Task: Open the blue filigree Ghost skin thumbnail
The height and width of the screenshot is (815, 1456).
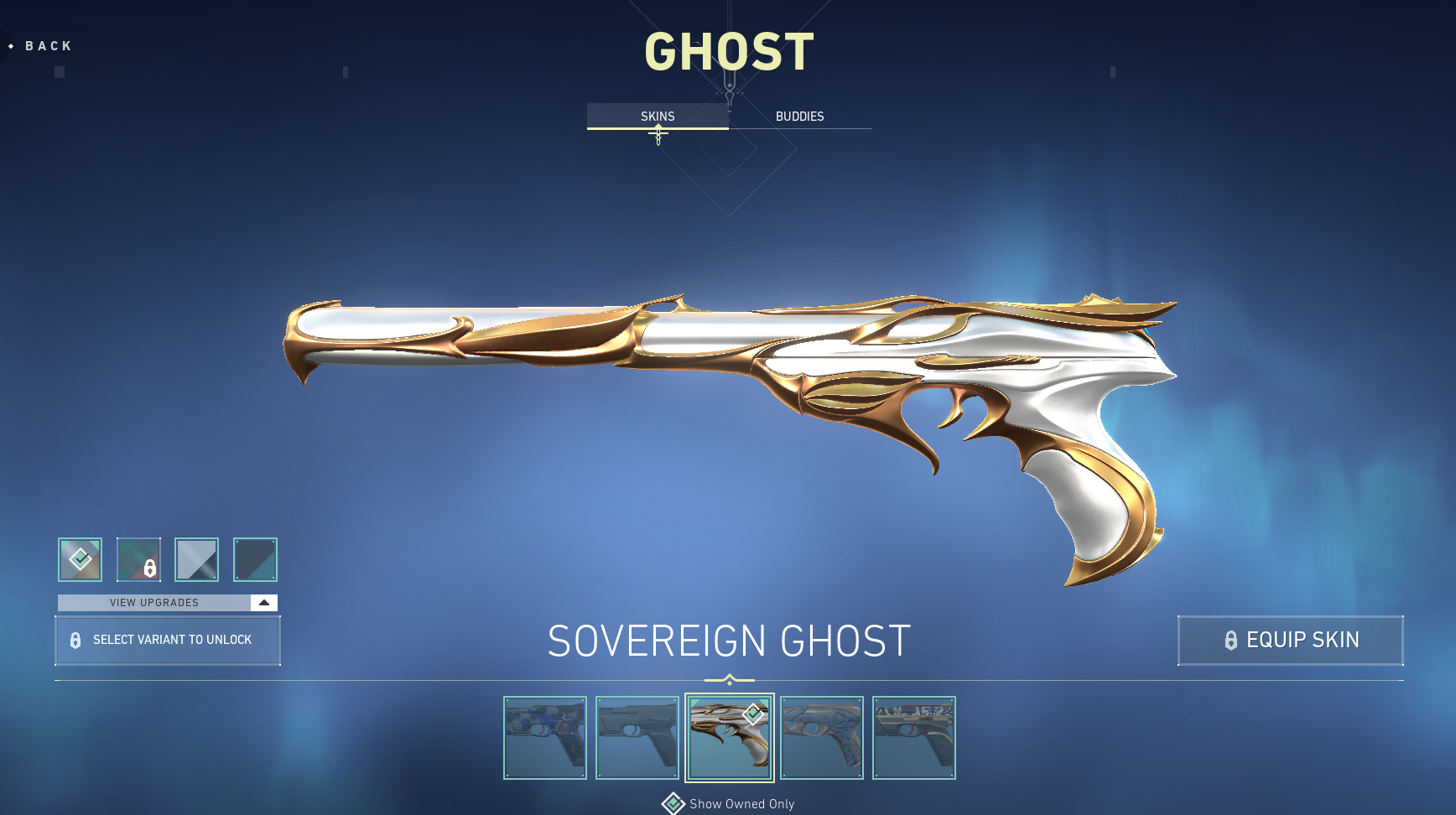Action: point(822,738)
